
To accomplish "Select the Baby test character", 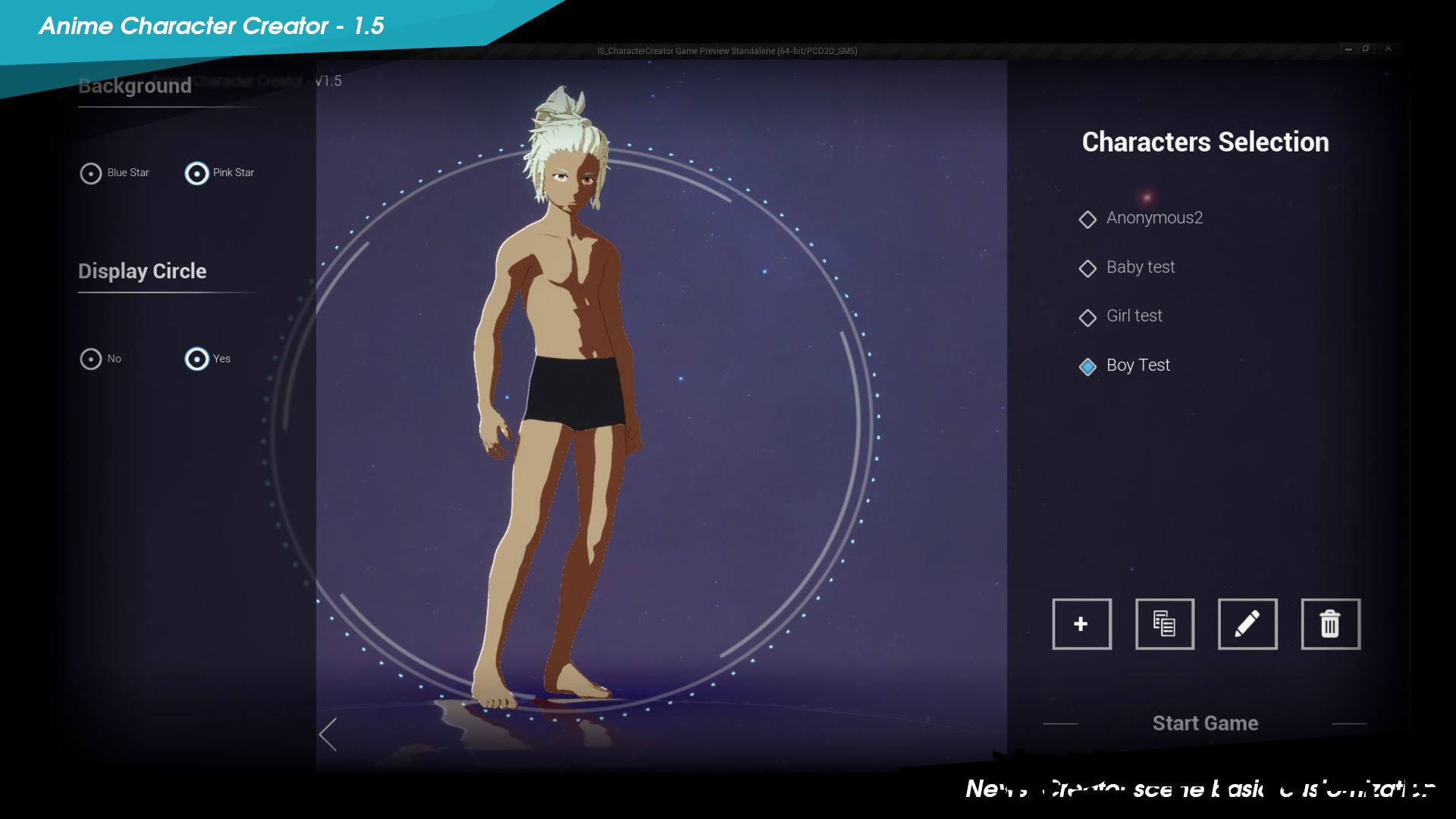I will (1140, 268).
